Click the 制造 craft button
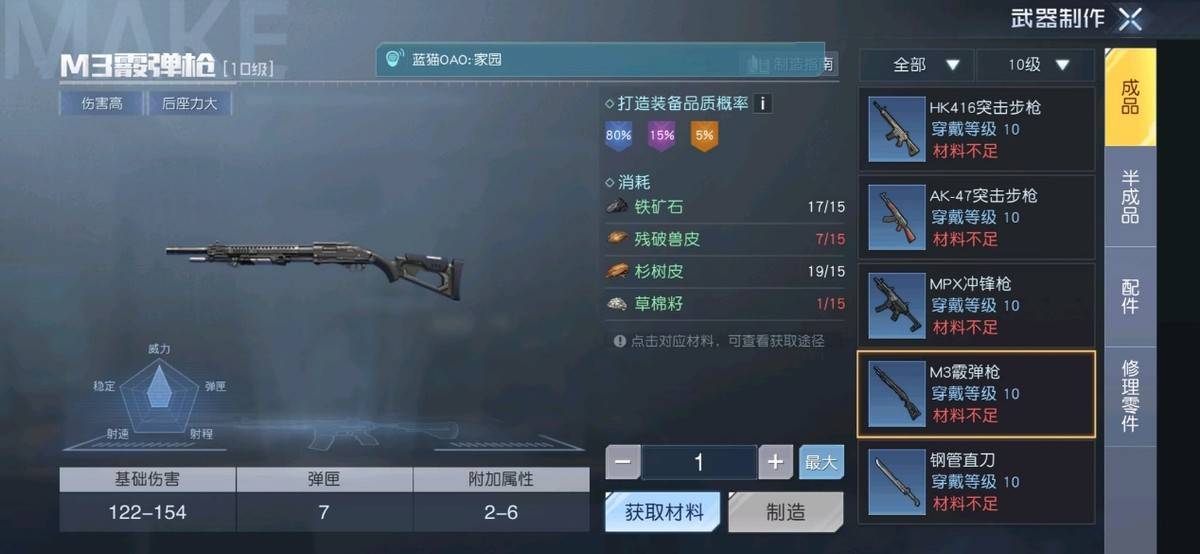1200x554 pixels. (785, 512)
